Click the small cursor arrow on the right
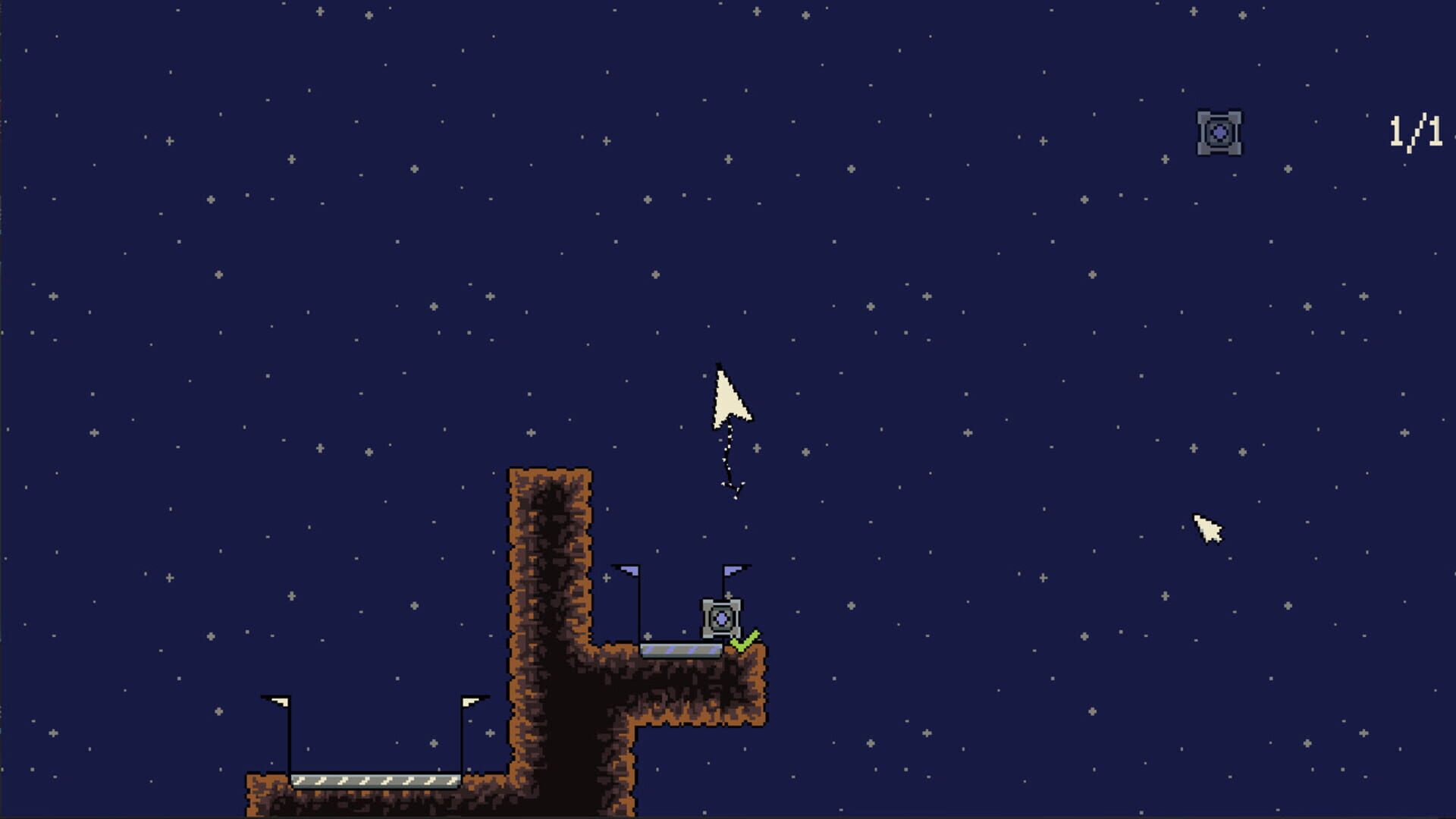 [x=1209, y=527]
